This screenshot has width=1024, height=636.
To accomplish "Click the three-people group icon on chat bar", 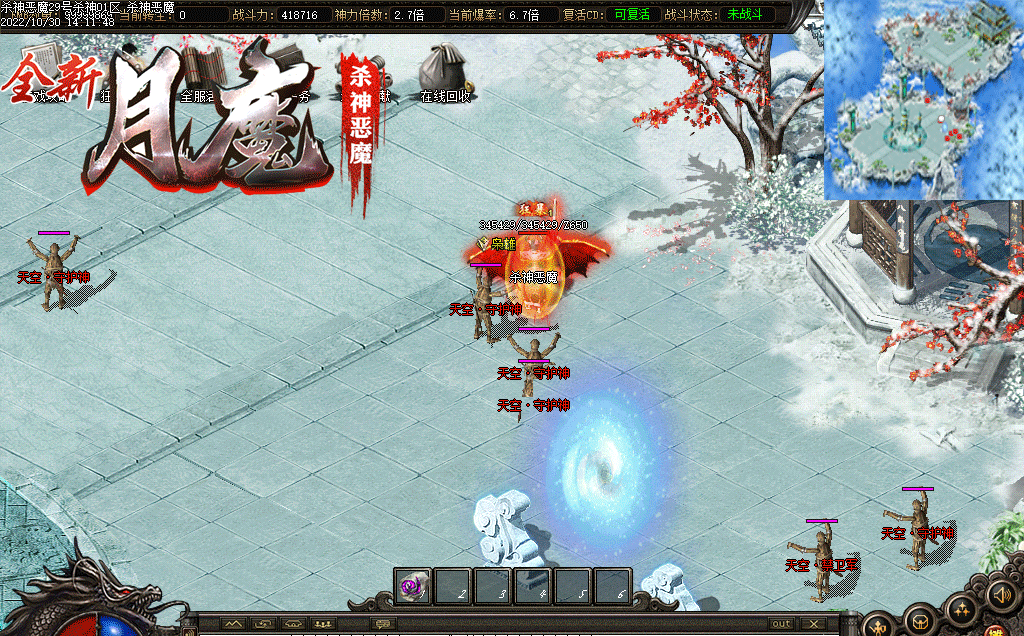I will [323, 624].
